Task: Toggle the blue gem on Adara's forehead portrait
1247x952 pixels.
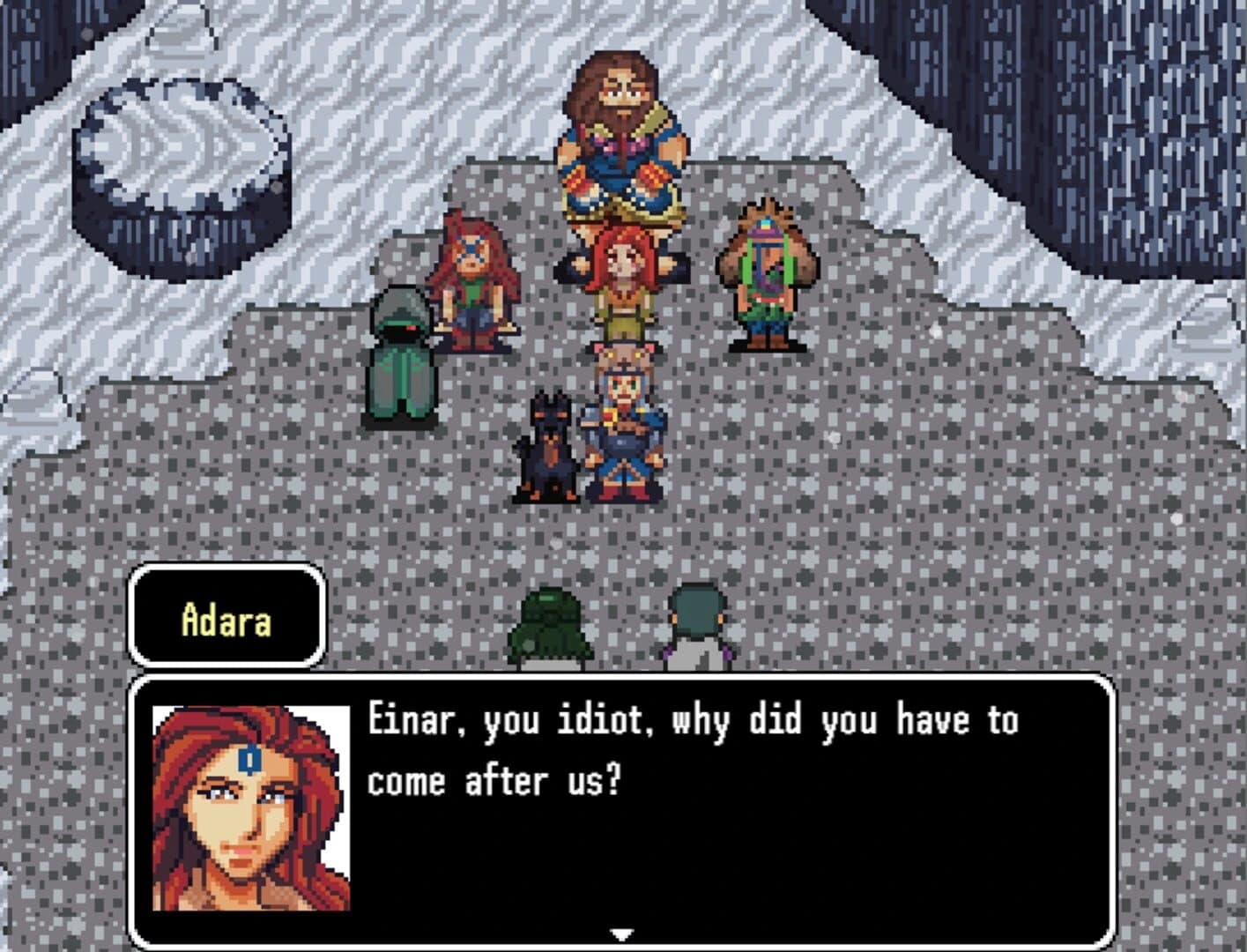Action: [249, 760]
